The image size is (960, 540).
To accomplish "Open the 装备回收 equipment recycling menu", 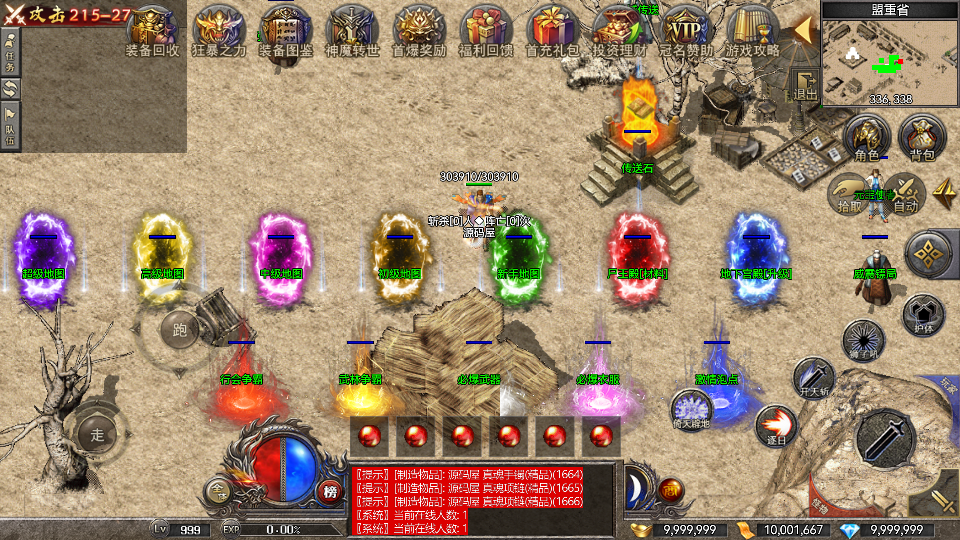I will [x=152, y=28].
